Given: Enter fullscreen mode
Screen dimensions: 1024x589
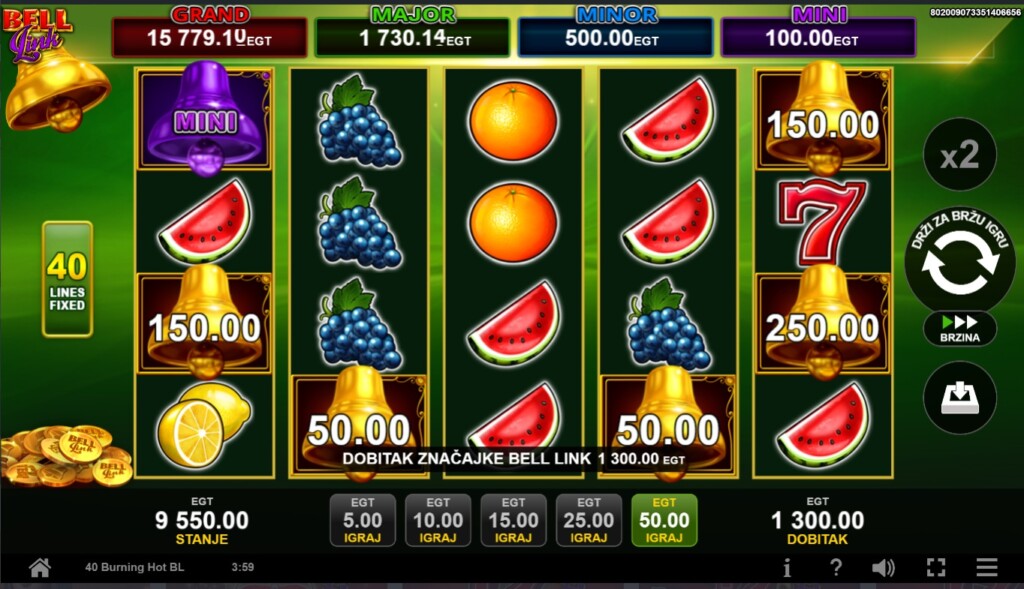Looking at the screenshot, I should (936, 568).
